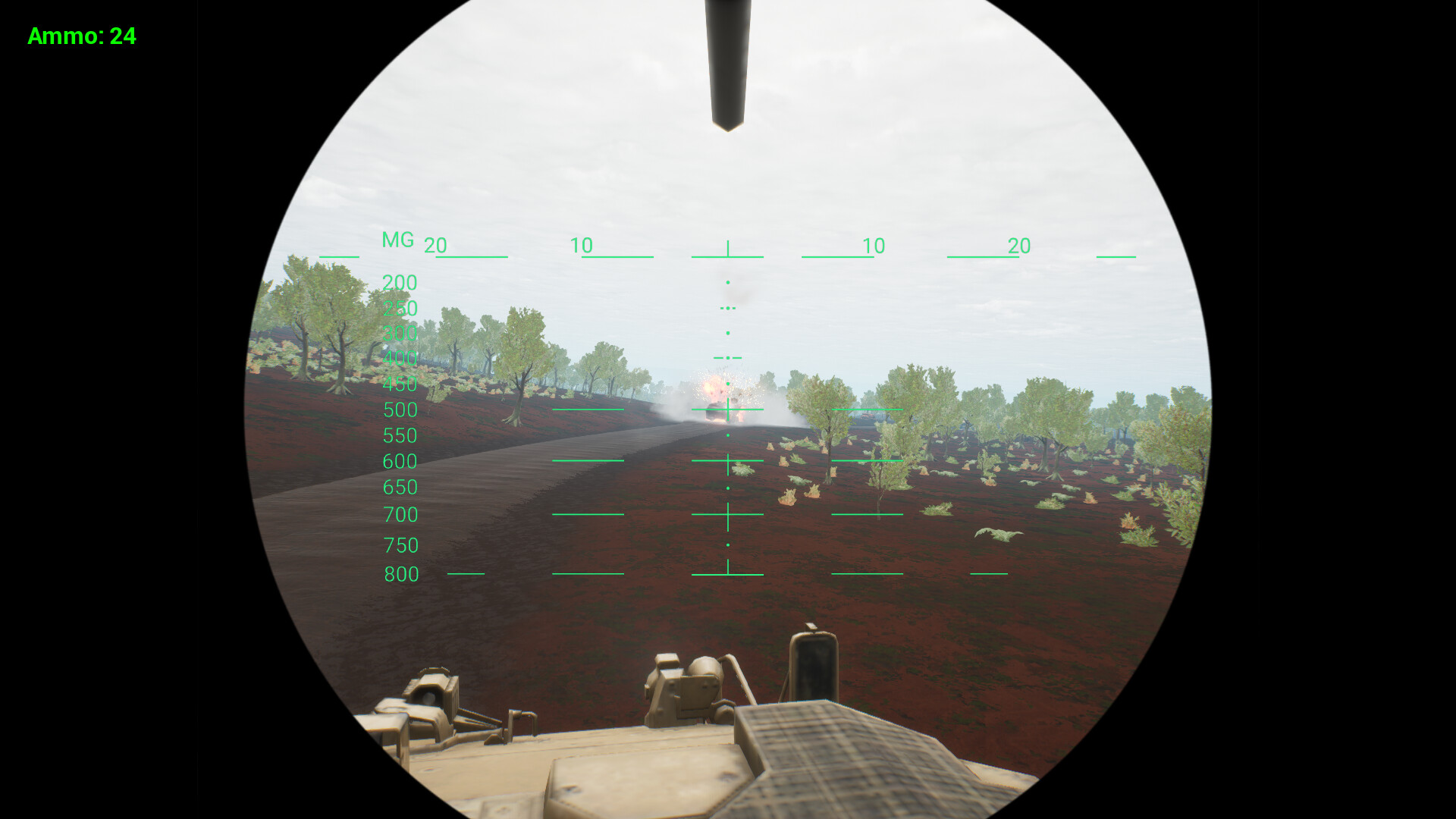Click the 500 range line intersecting the target
The image size is (1456, 819).
click(728, 410)
